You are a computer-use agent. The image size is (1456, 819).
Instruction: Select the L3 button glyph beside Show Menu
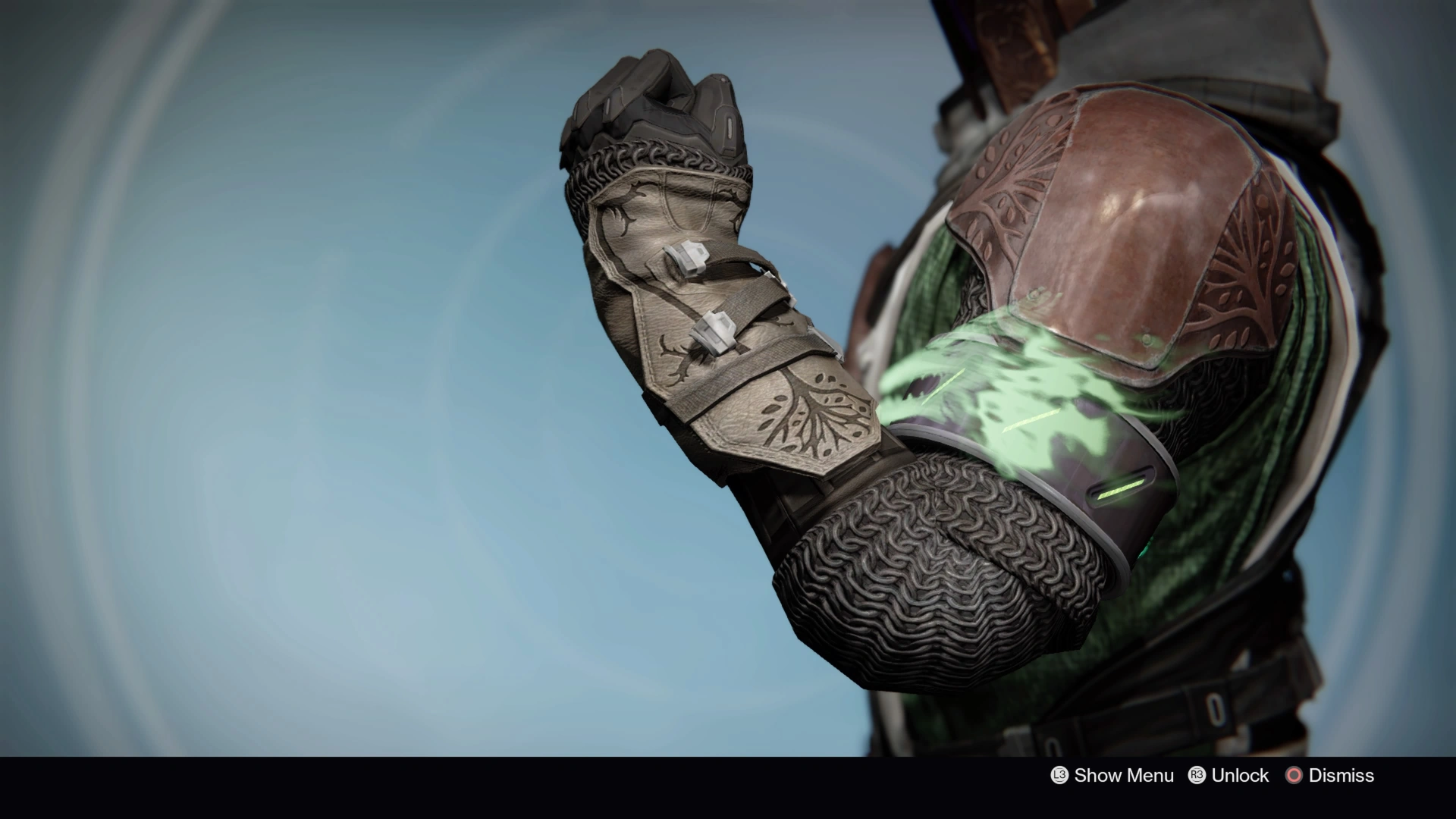click(x=1059, y=776)
